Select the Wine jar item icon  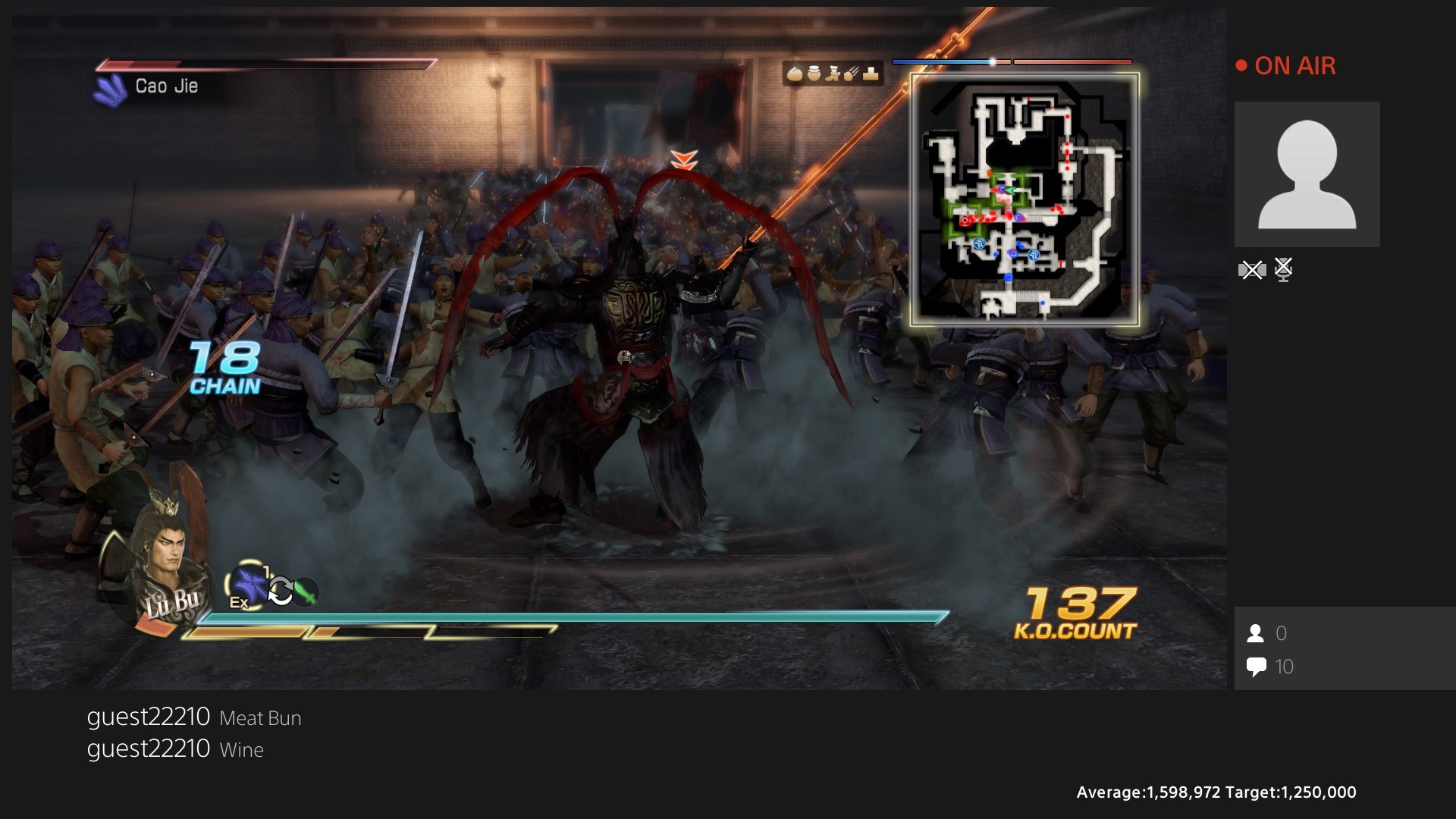pos(814,75)
